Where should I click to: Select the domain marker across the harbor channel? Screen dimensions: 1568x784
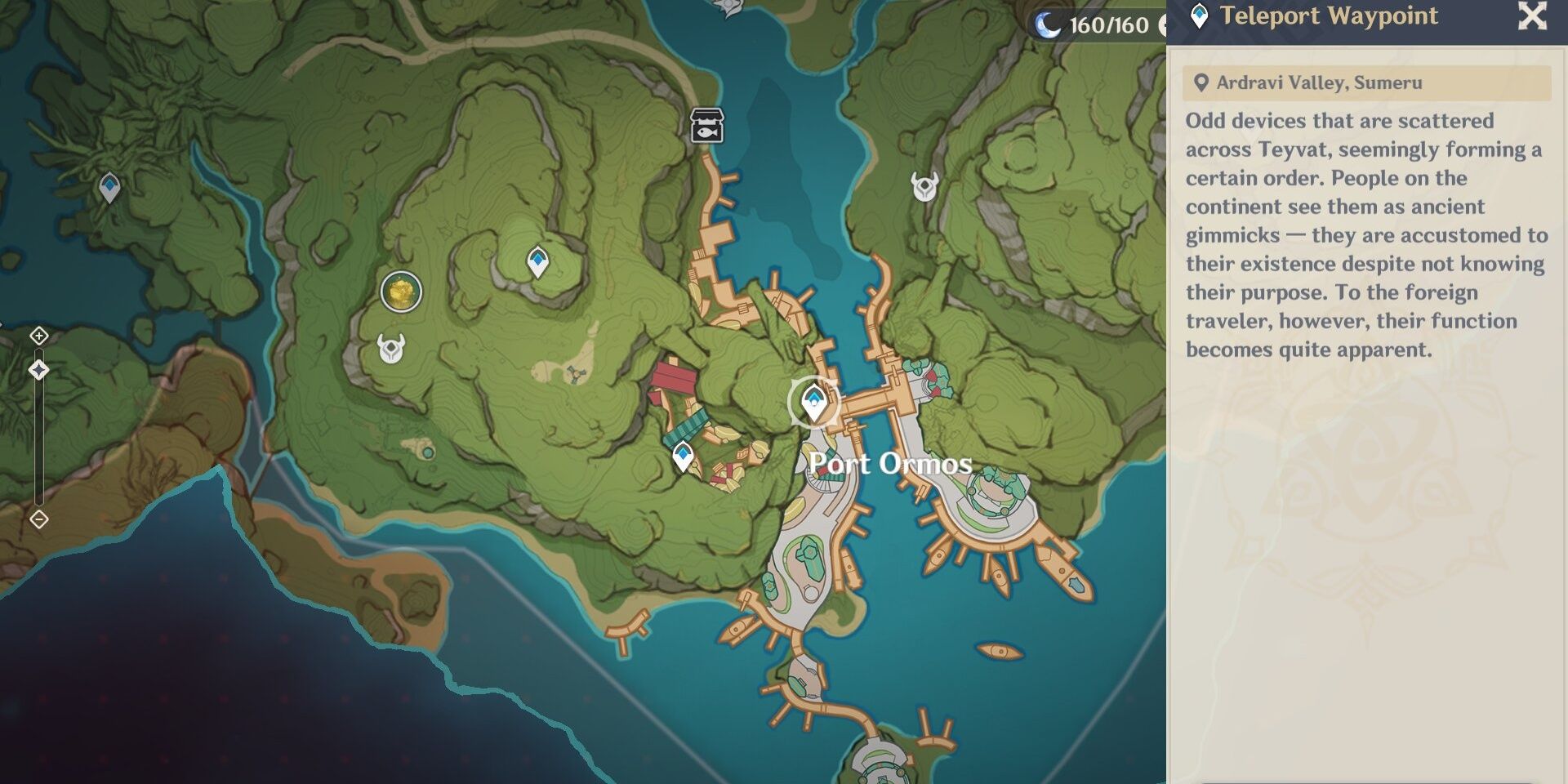tap(924, 187)
